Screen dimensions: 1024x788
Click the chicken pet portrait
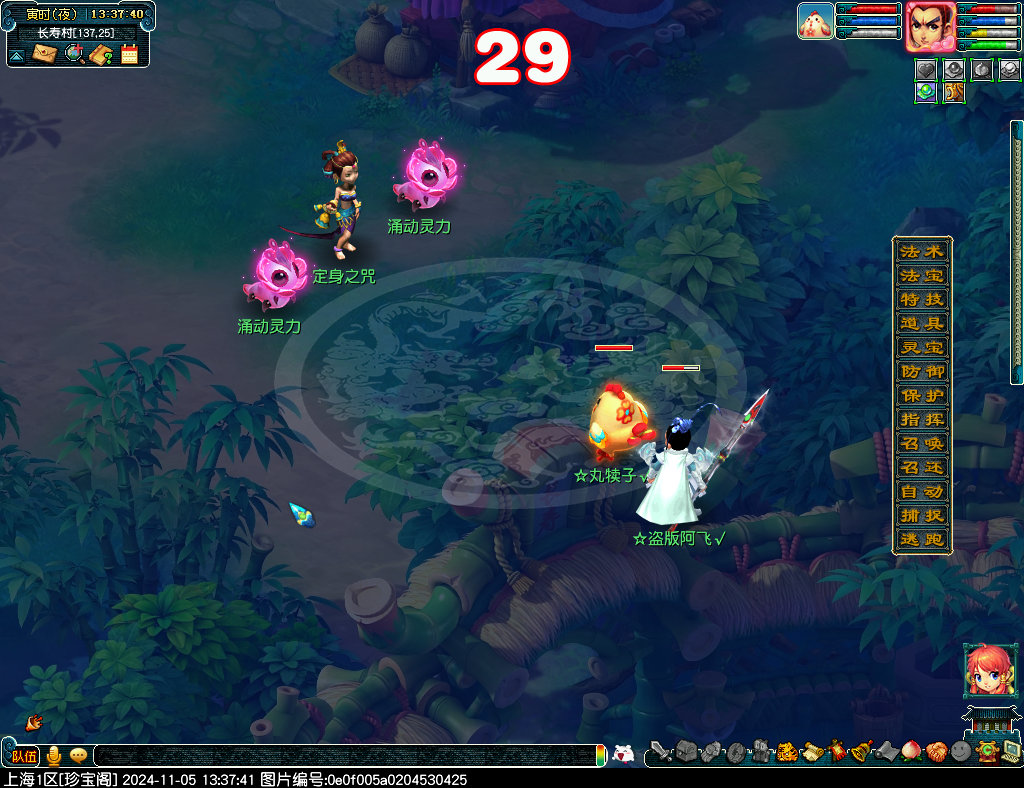click(x=815, y=21)
